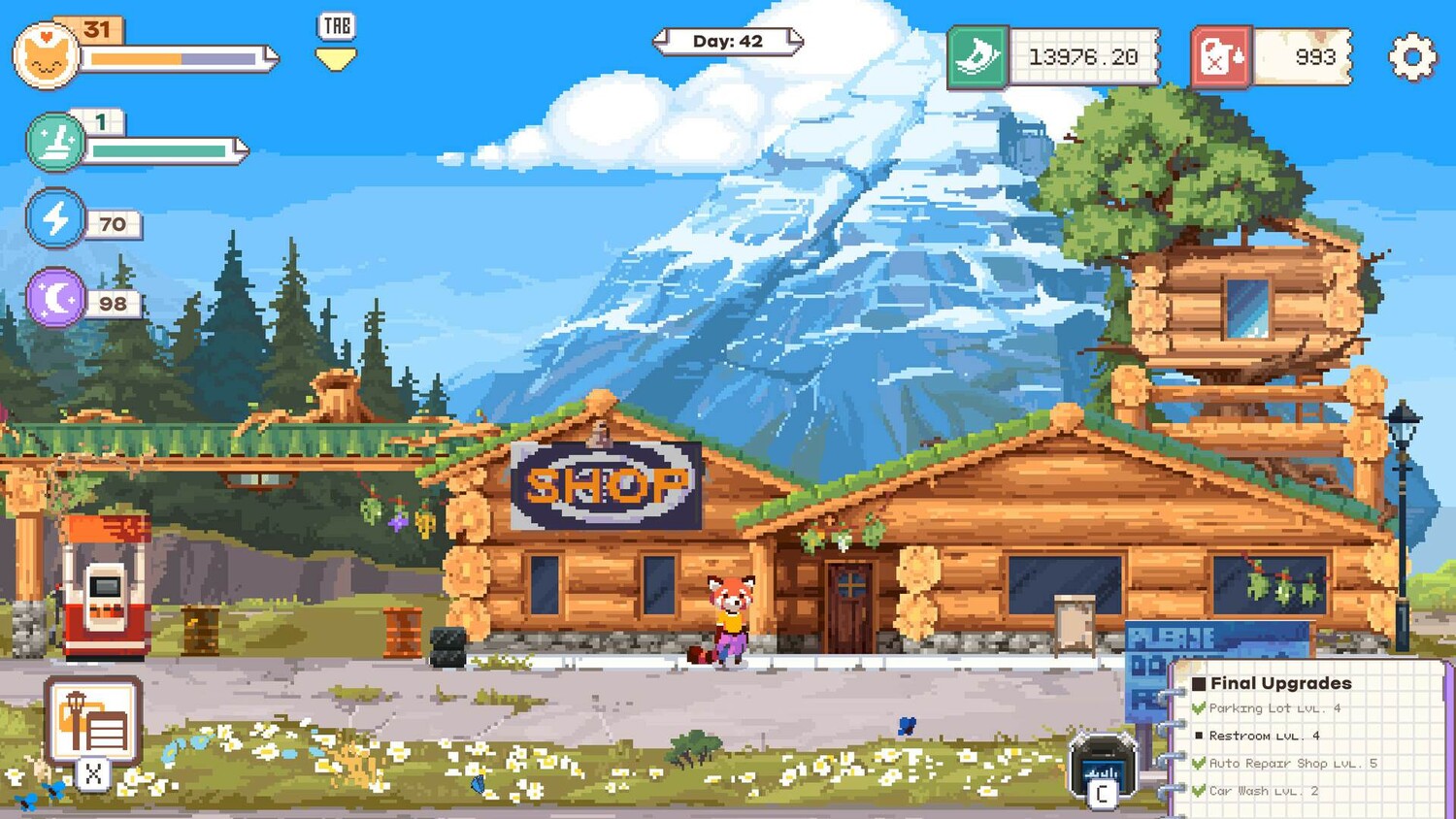Open the build menu blueprint icon
The image size is (1456, 819).
pyautogui.click(x=93, y=722)
